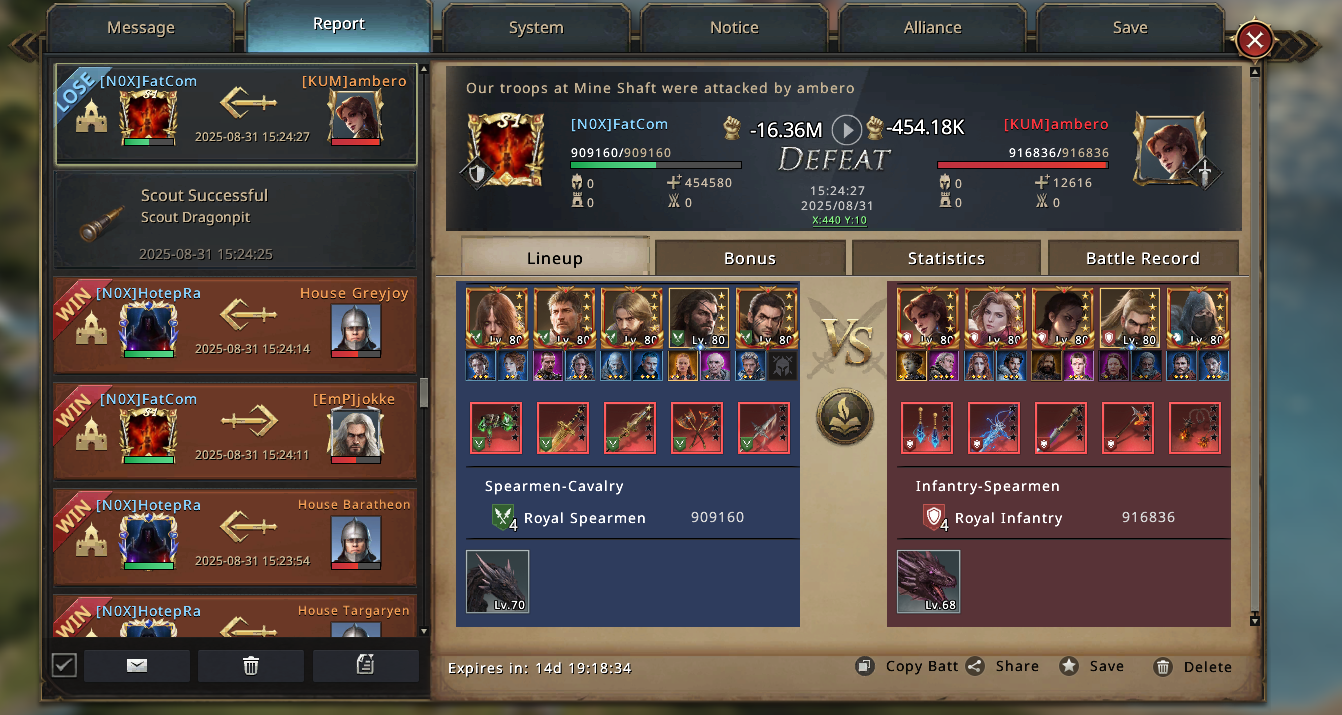Open the Scout Successful Dragonpit report
Viewport: 1342px width, 715px height.
(x=235, y=220)
